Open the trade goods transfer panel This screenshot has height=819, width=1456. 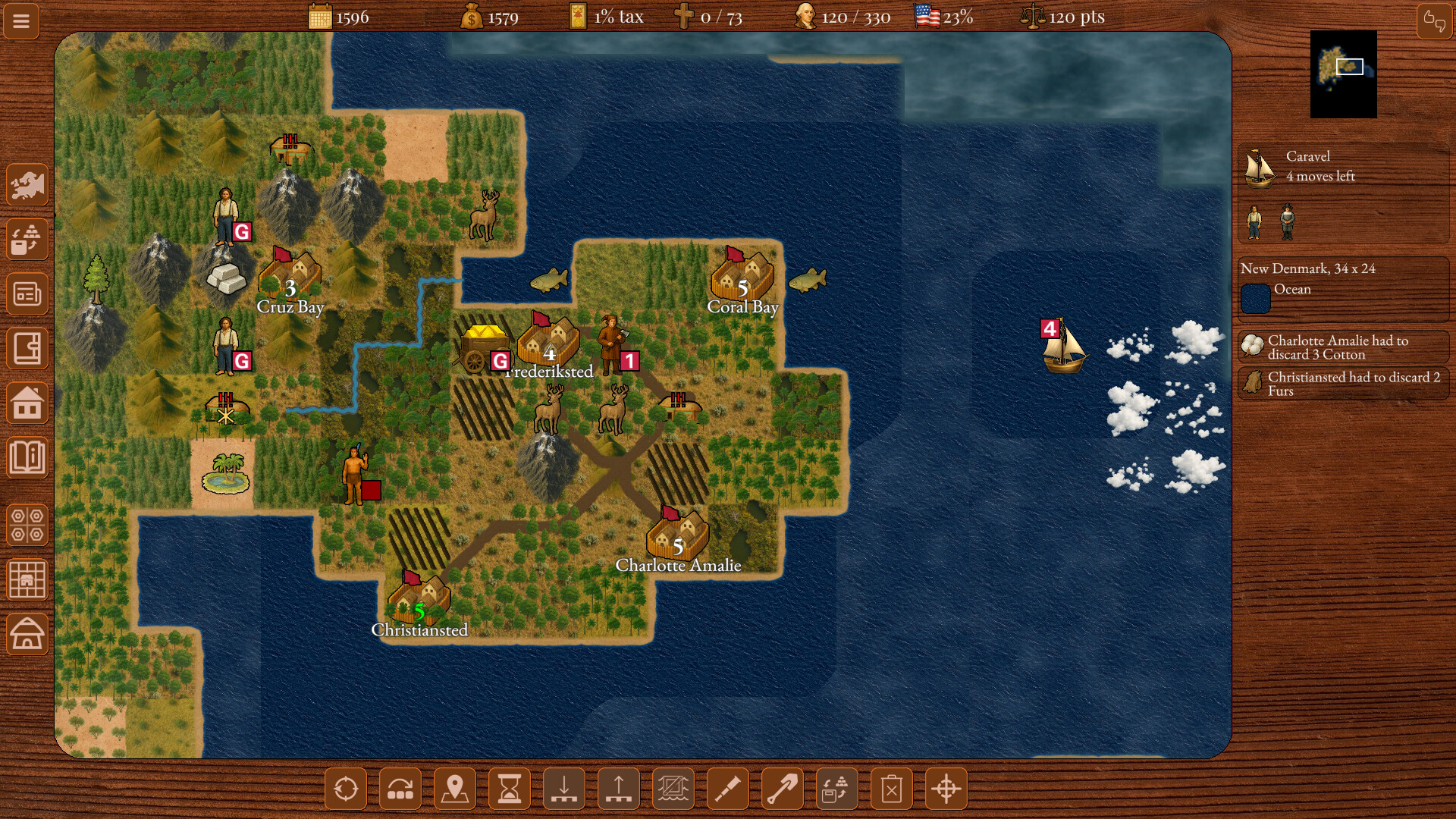tap(27, 239)
